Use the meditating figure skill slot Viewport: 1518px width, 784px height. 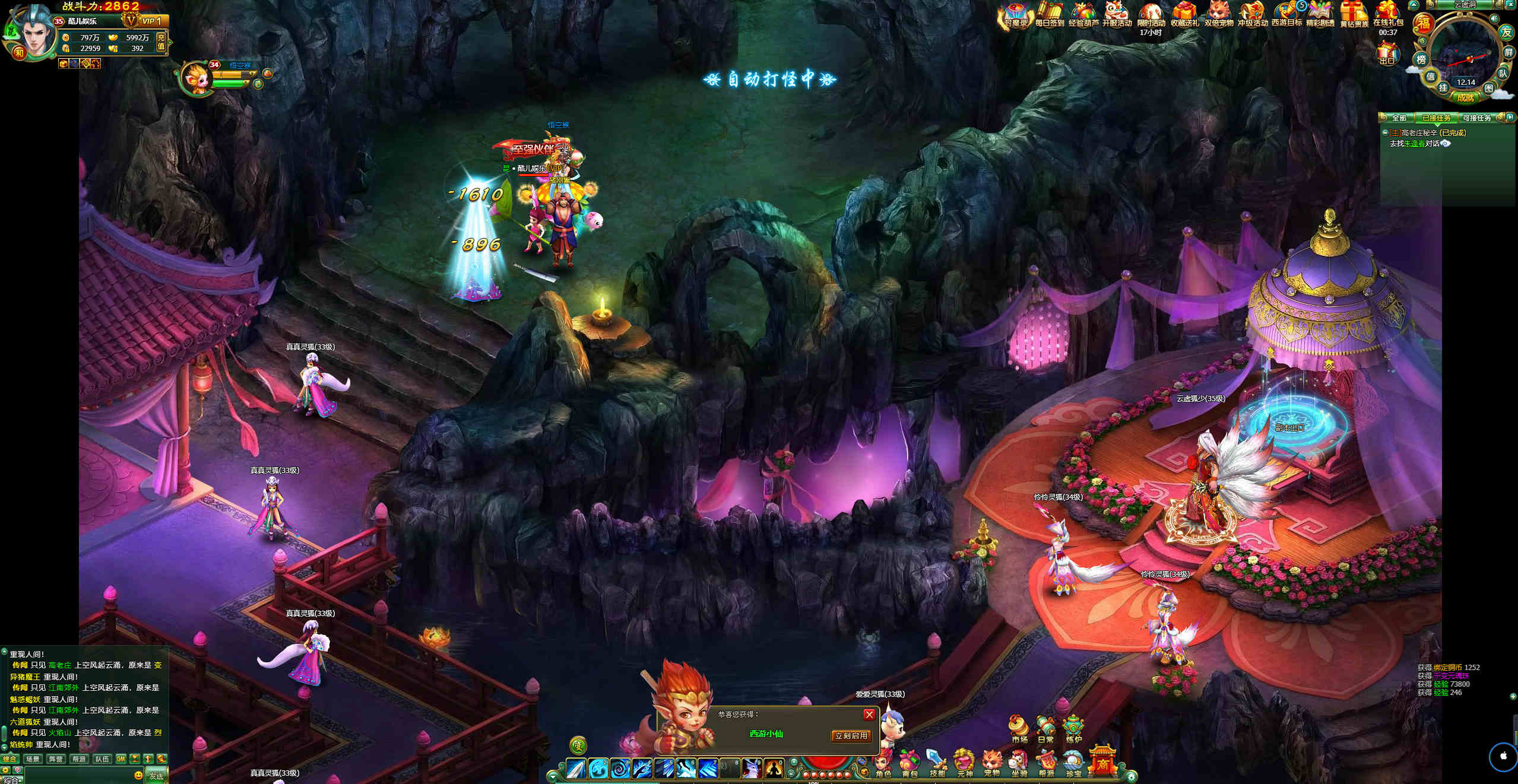(x=774, y=769)
